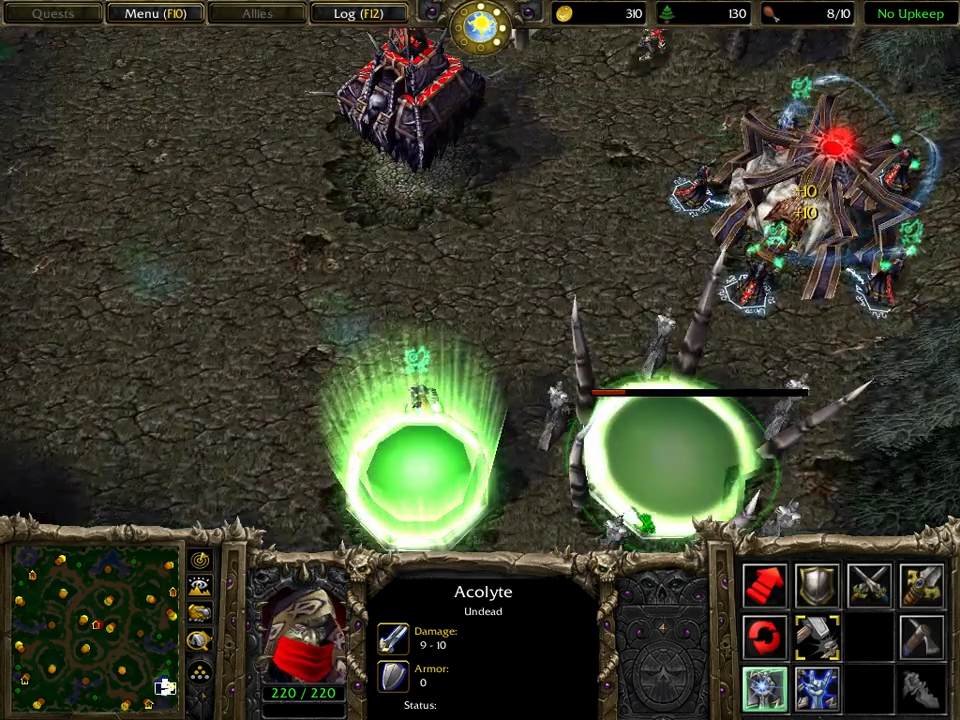Open the Menu (F10) button

[155, 14]
